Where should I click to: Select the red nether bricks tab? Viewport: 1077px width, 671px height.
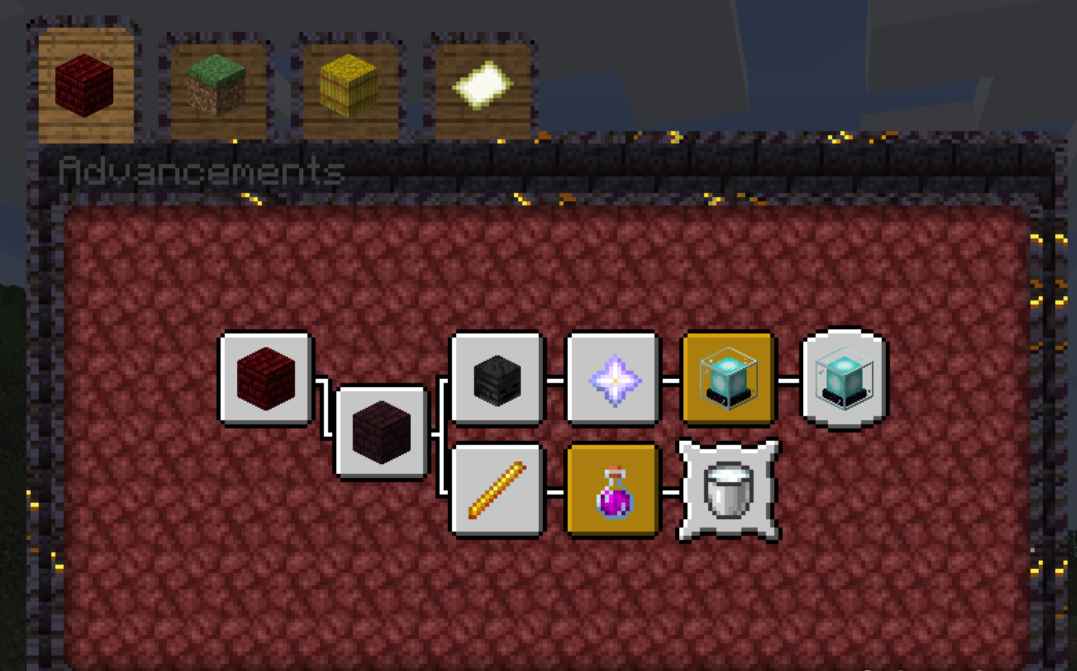point(85,86)
